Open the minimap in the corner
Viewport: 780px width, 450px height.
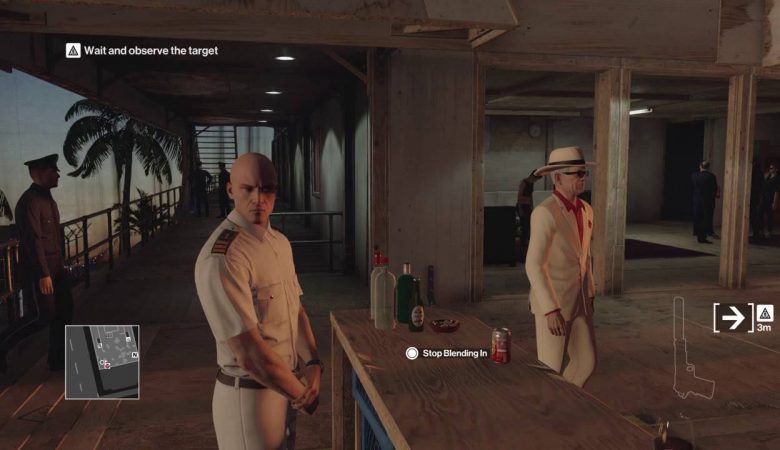[102, 361]
